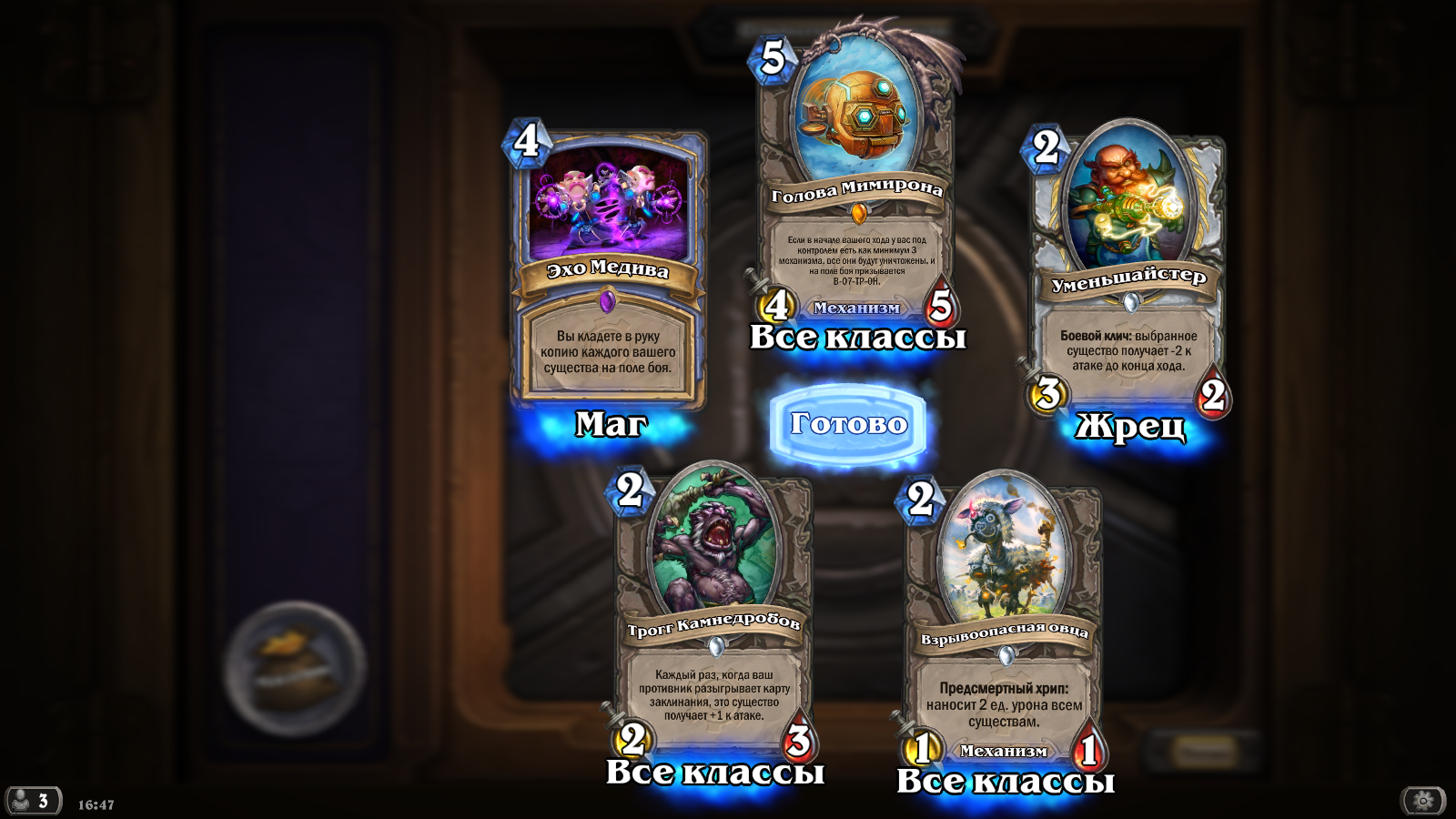Click the Готово button

point(847,424)
